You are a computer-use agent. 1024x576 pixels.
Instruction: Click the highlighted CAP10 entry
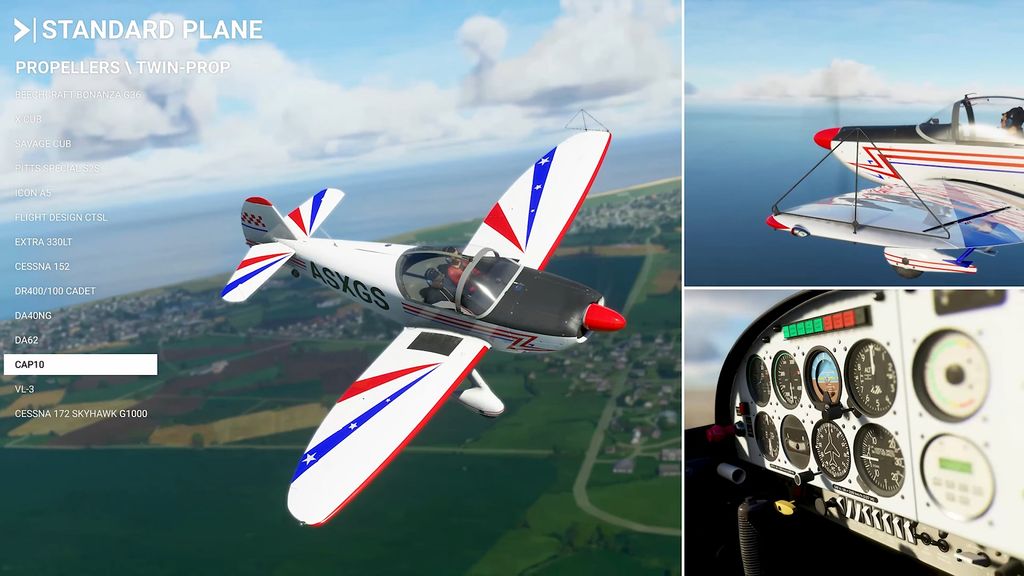pos(80,365)
